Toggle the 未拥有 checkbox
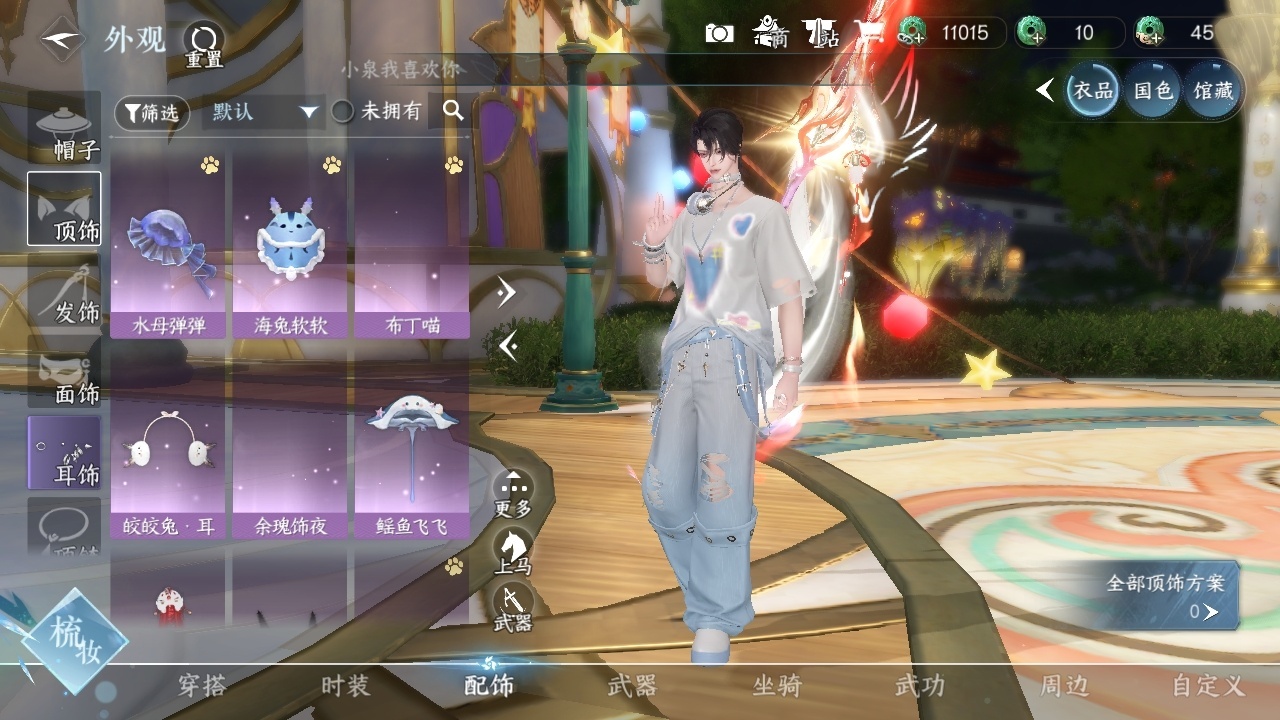 [343, 112]
